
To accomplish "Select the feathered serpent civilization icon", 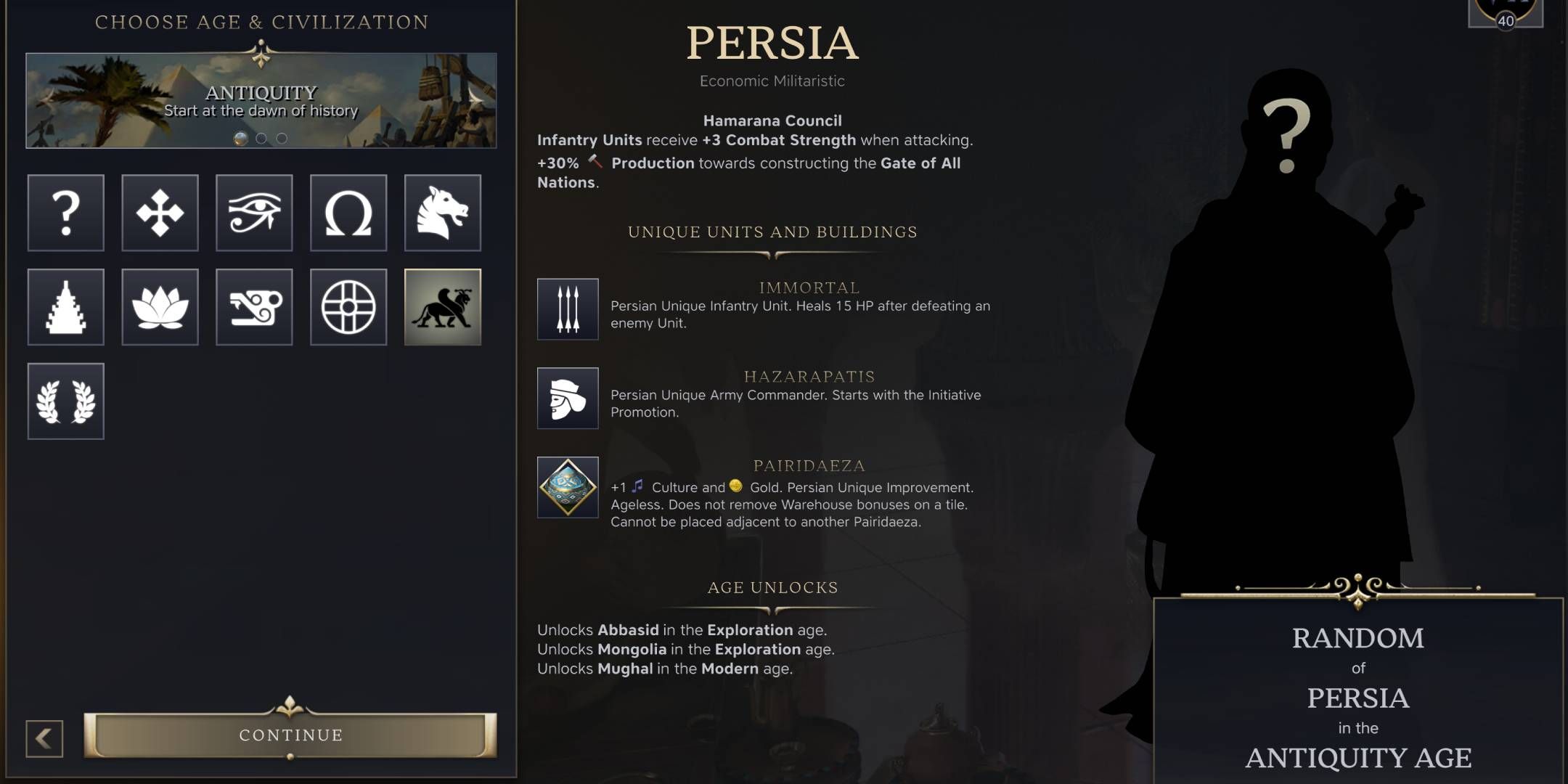I will coord(254,306).
